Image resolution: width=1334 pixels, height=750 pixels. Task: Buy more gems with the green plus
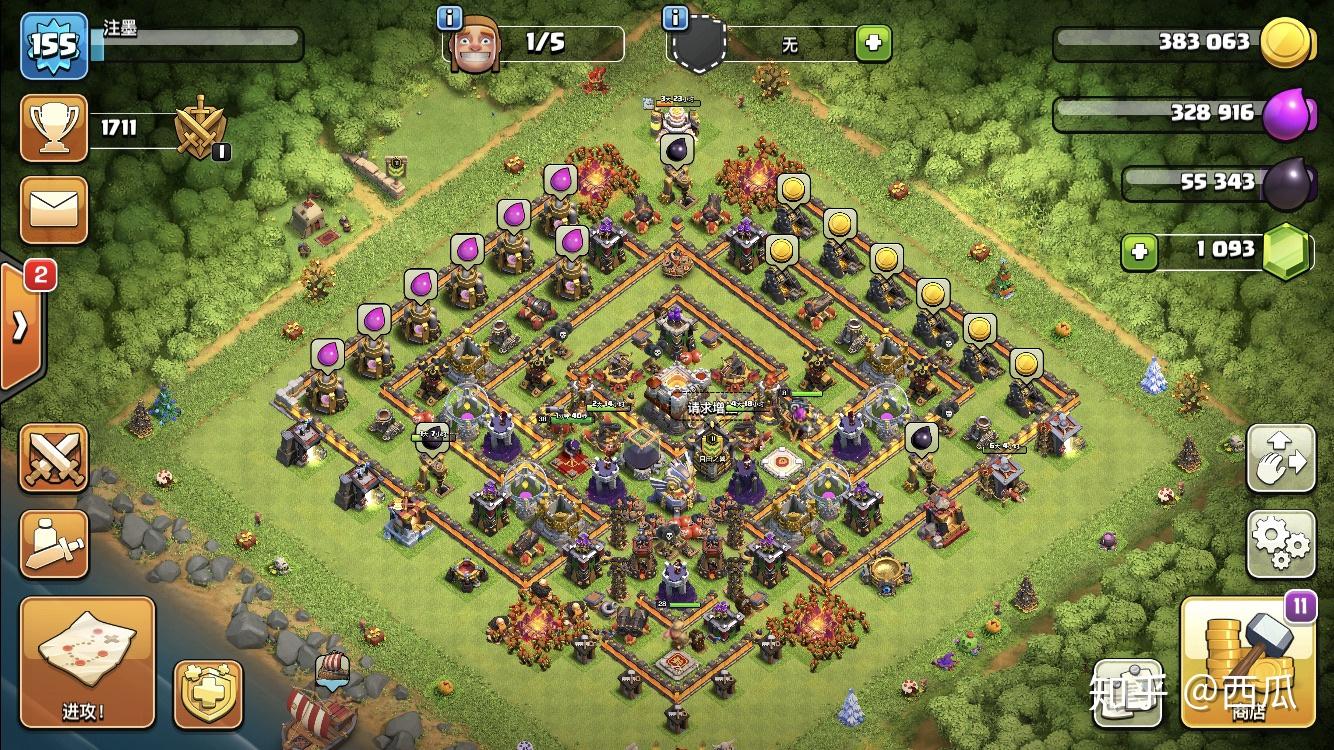point(1138,252)
